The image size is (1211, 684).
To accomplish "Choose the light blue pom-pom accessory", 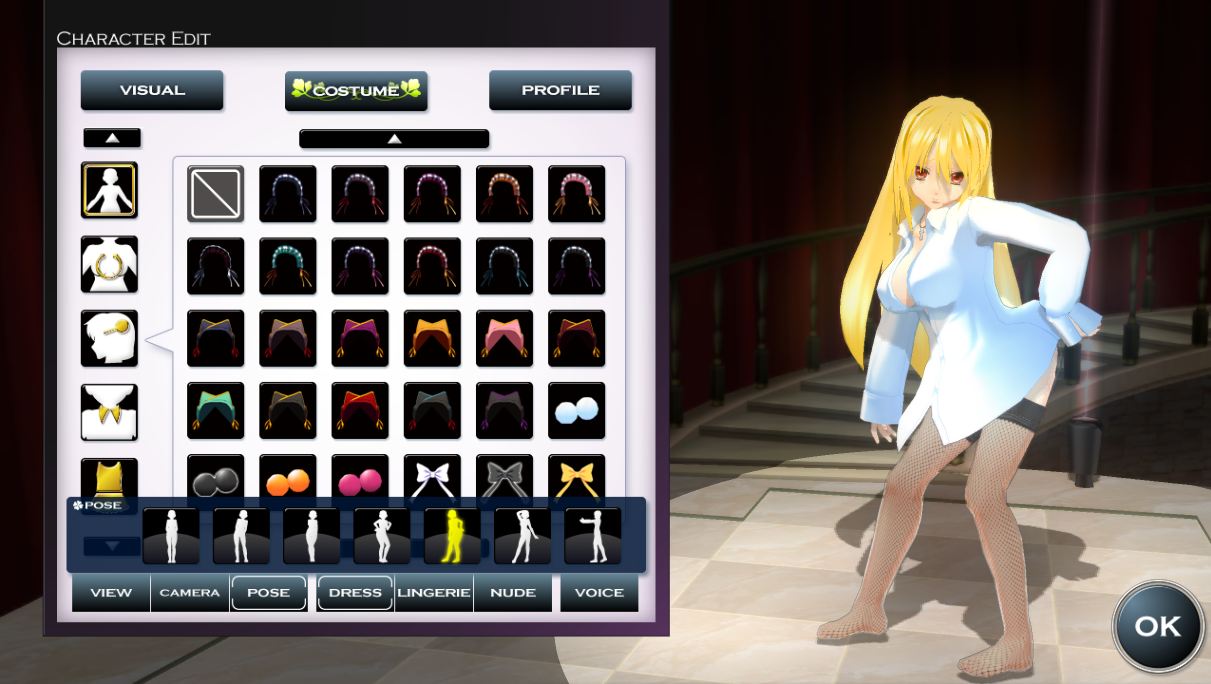I will coord(576,410).
